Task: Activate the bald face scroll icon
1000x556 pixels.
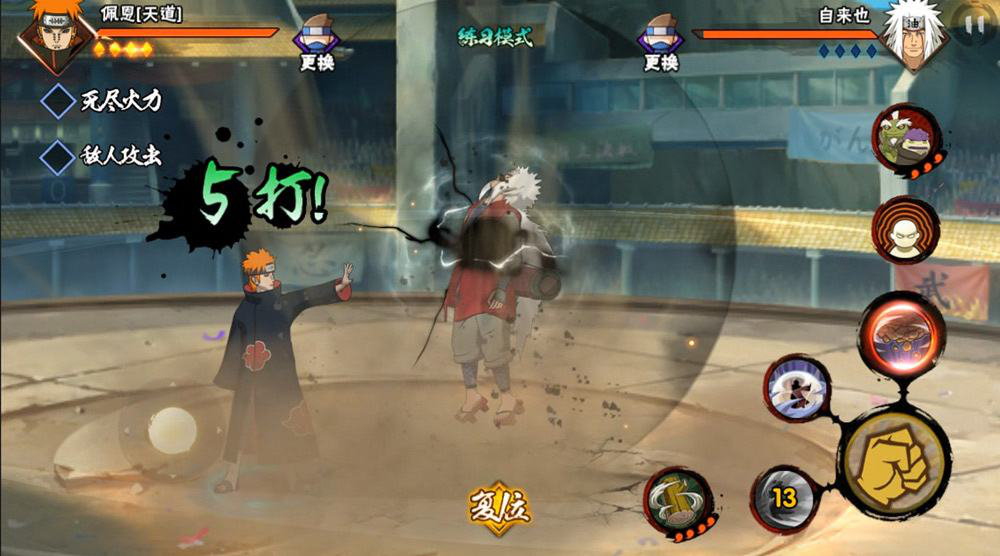Action: (904, 230)
